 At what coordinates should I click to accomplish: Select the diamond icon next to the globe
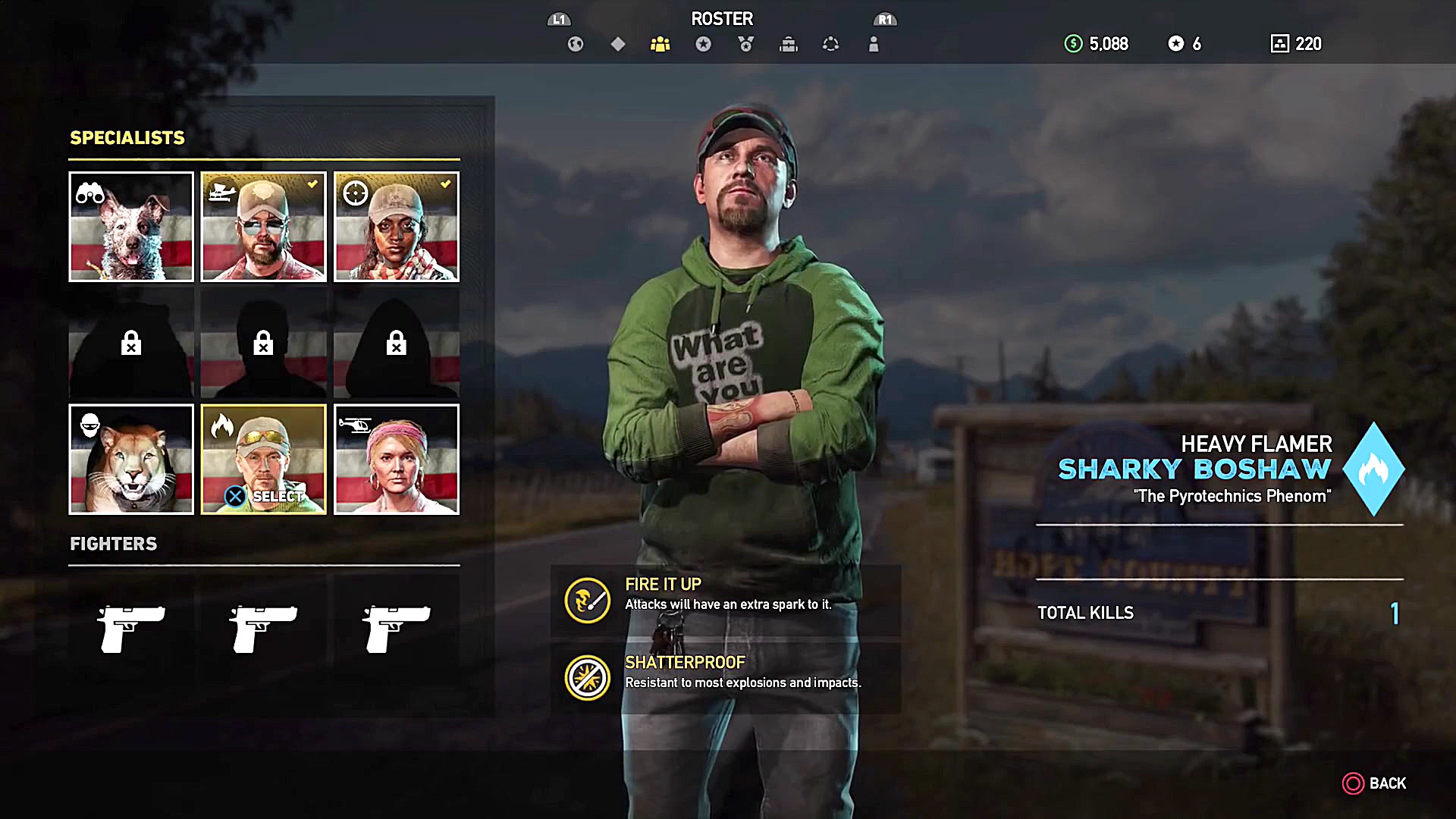tap(617, 44)
